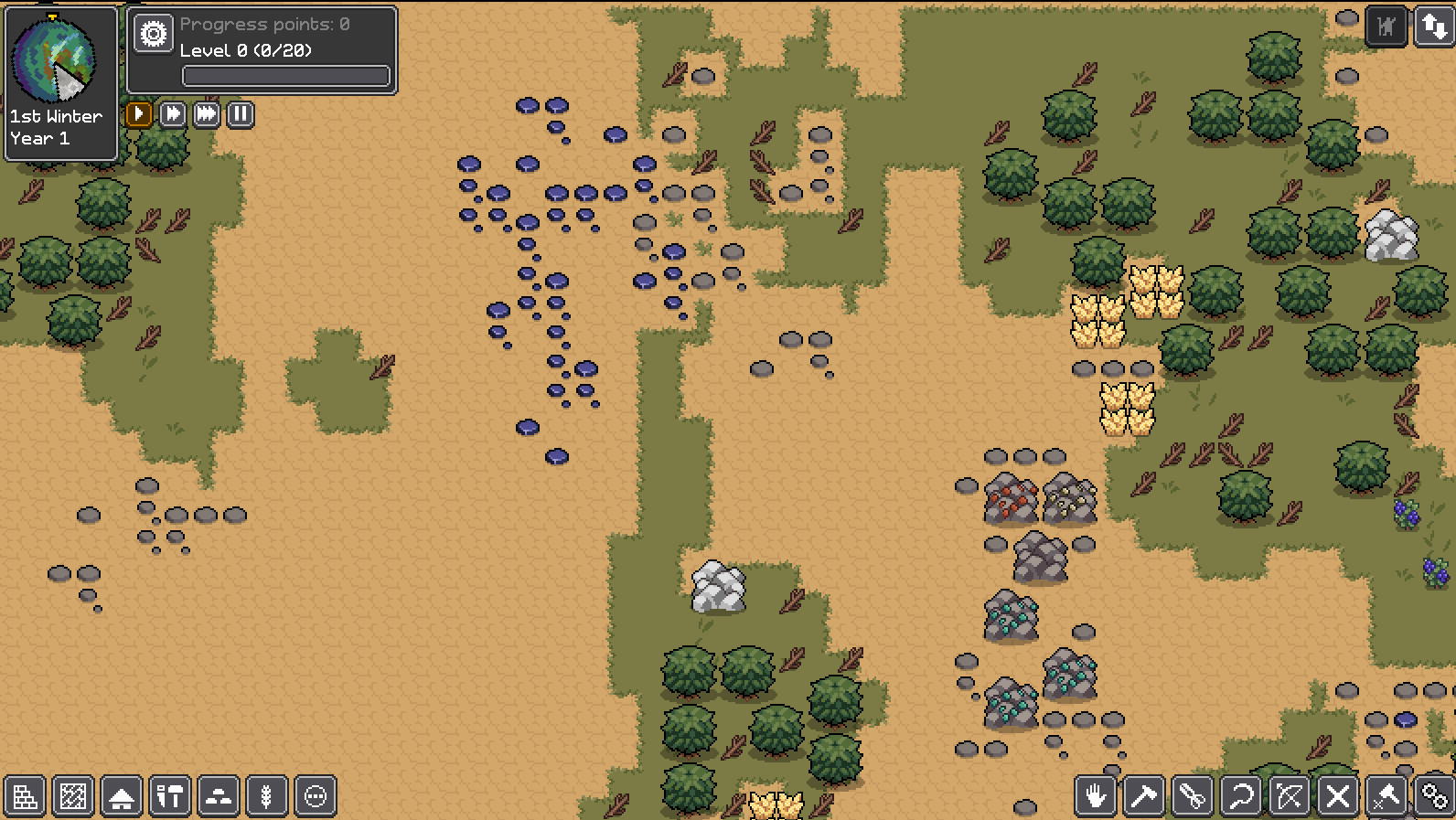
Task: Select the farming wheat tool
Action: 268,795
